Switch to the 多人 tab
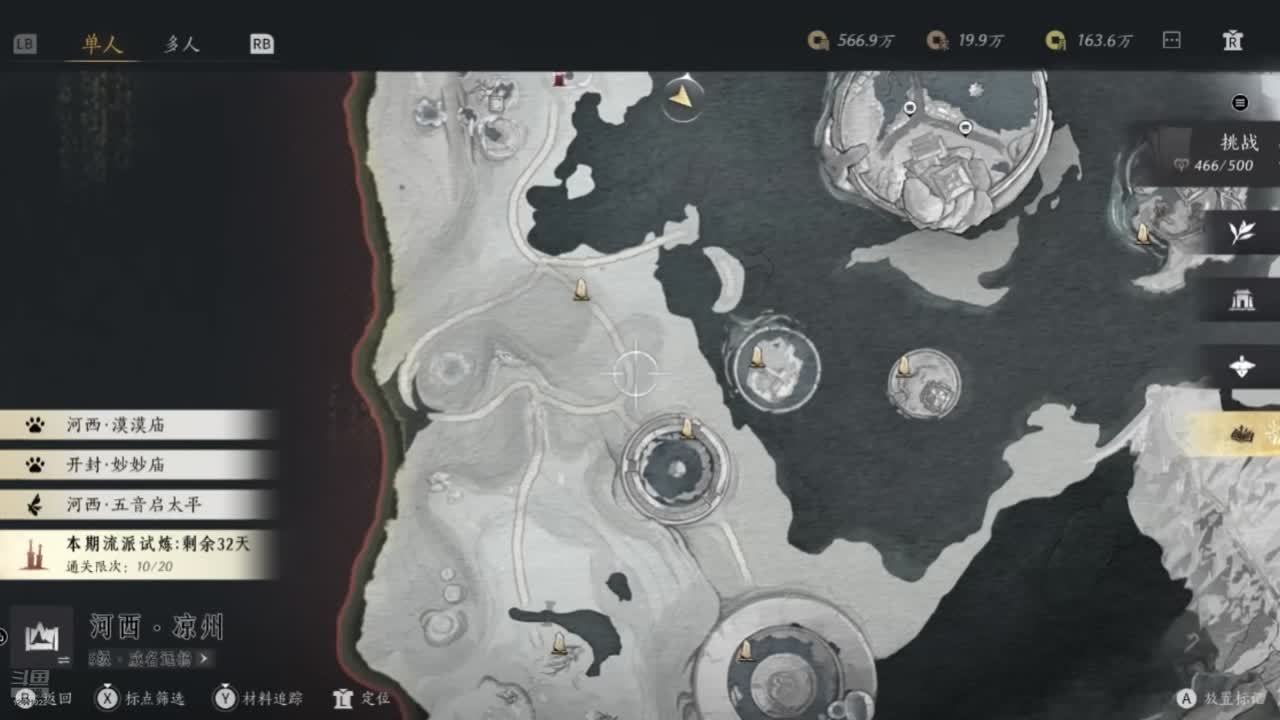1280x720 pixels. [181, 44]
